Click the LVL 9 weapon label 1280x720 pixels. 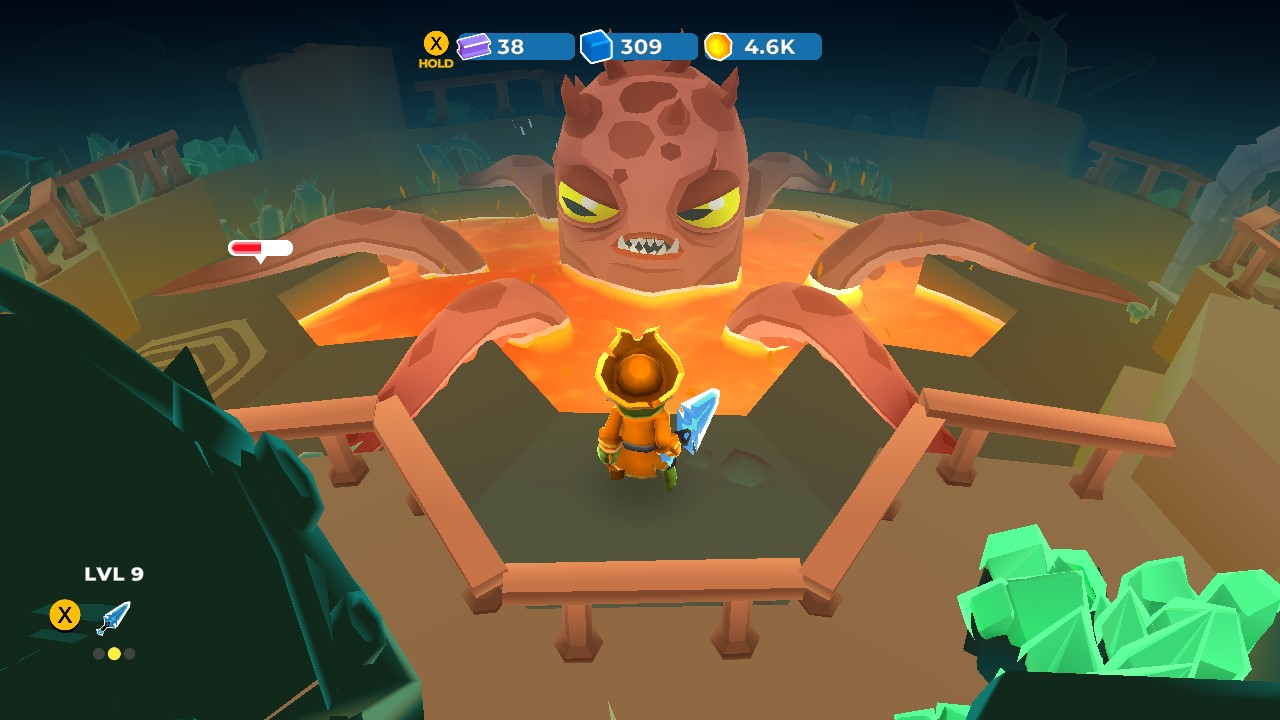pyautogui.click(x=115, y=574)
